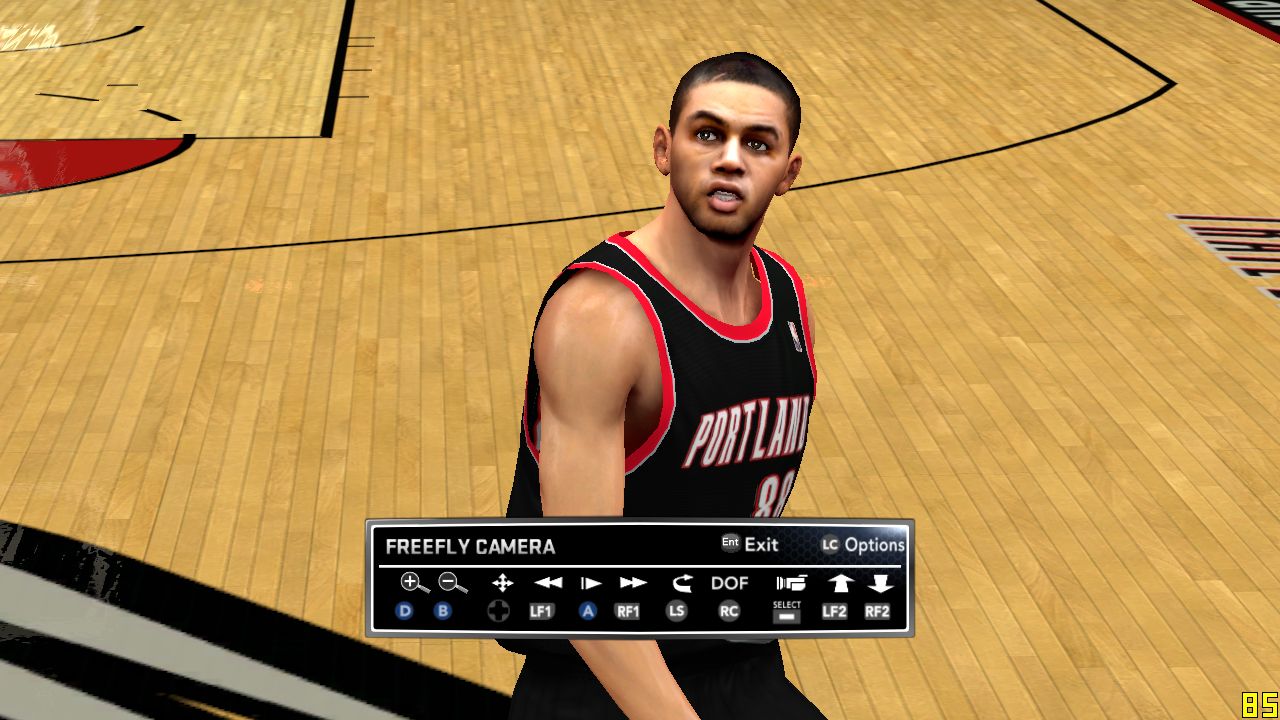
Task: Play the replay using the play icon
Action: 590,583
